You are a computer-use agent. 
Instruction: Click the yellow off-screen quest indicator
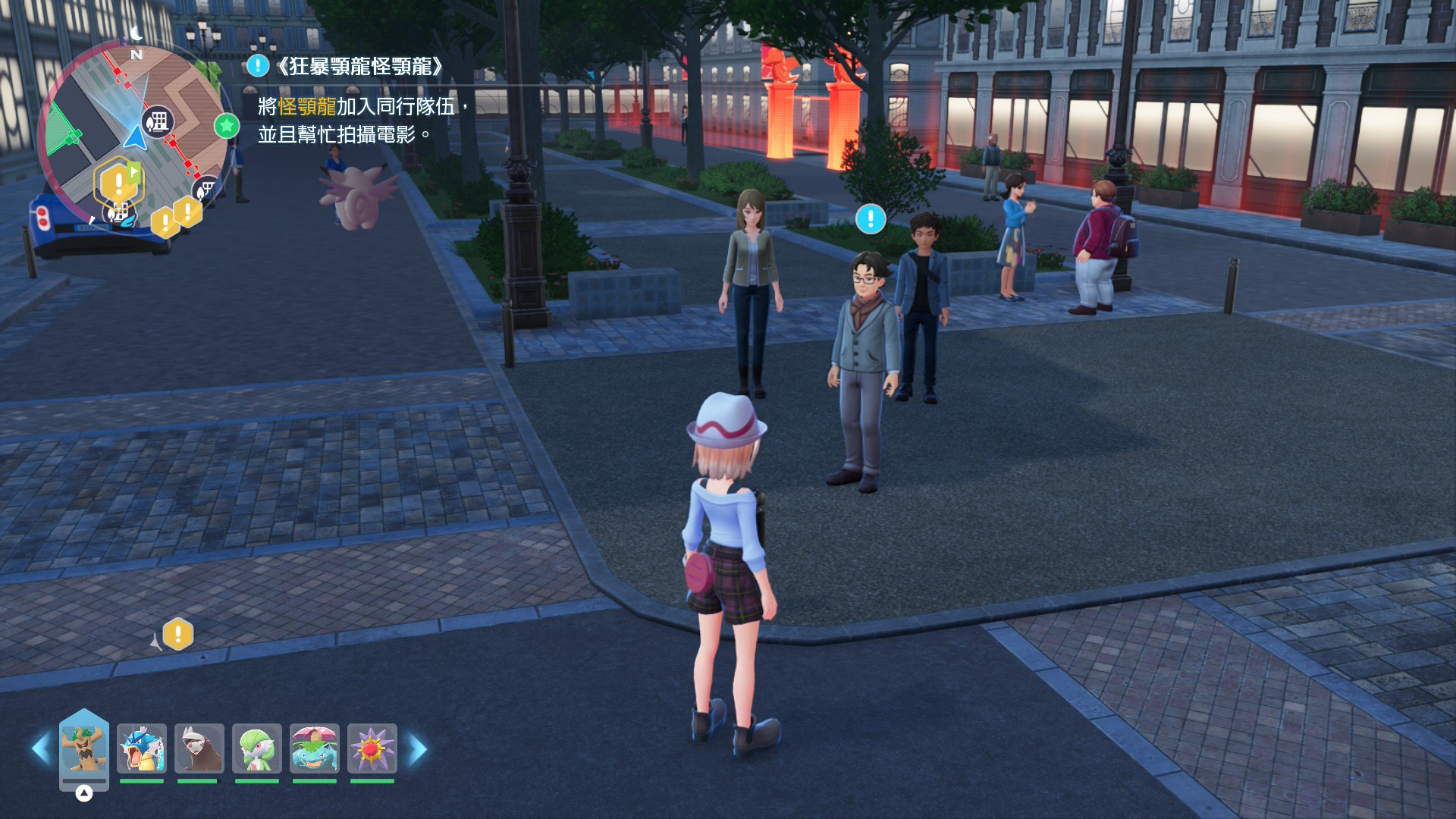pos(178,634)
